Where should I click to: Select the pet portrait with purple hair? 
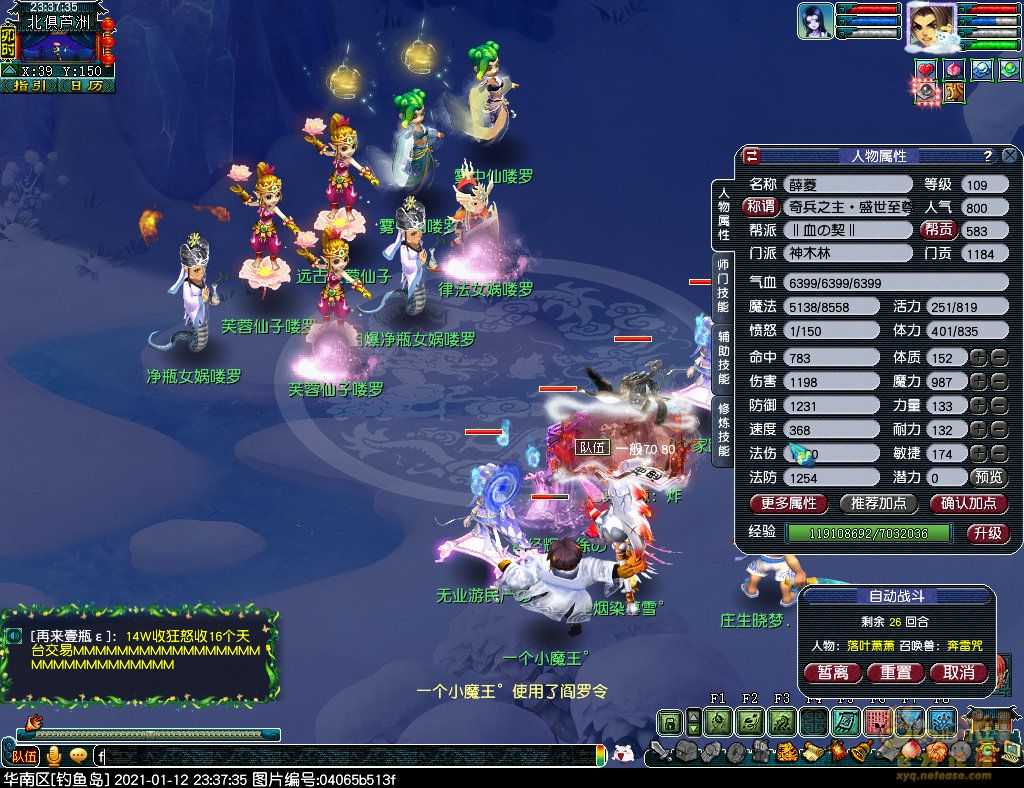pos(815,21)
